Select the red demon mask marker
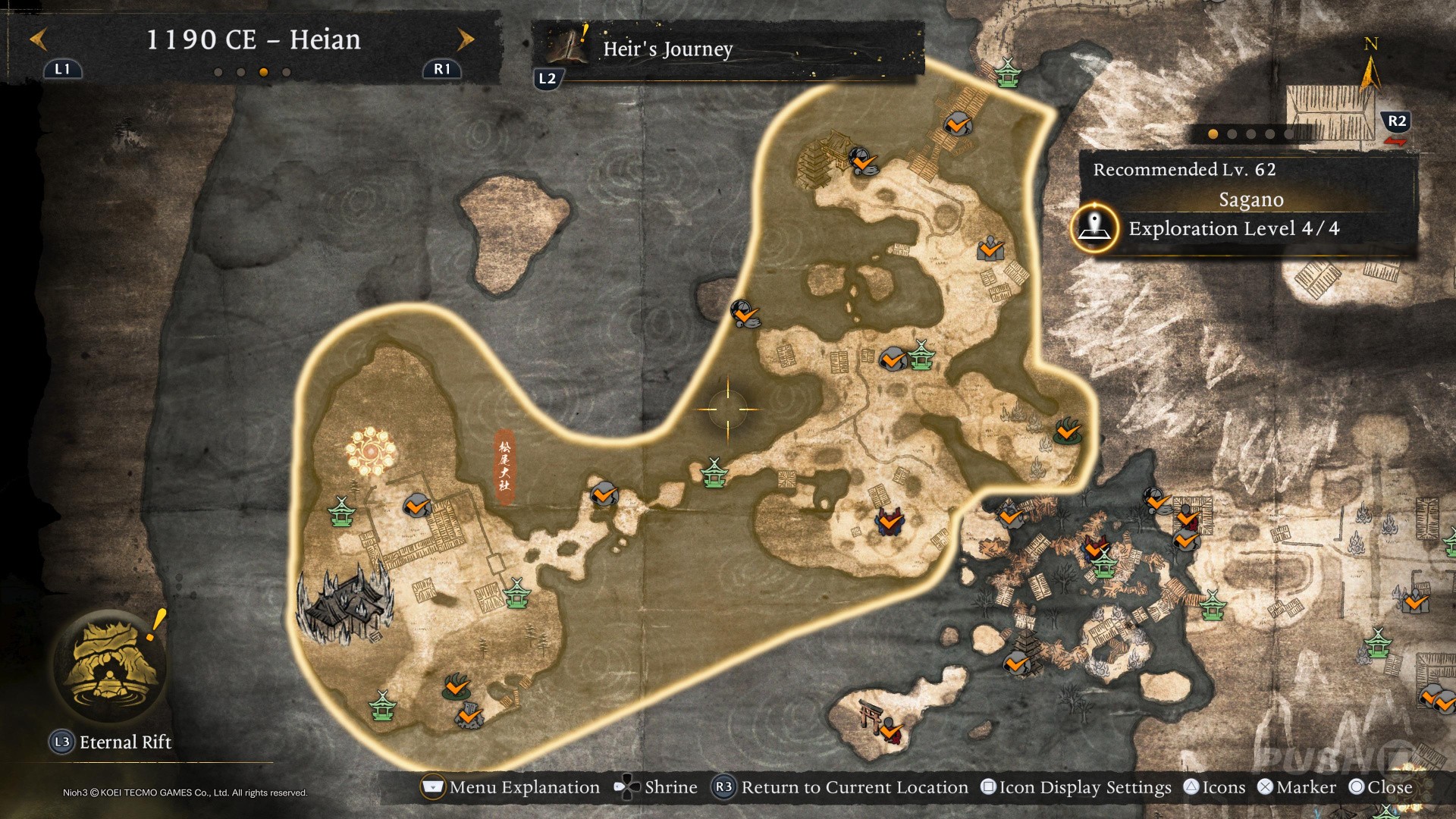 890,521
